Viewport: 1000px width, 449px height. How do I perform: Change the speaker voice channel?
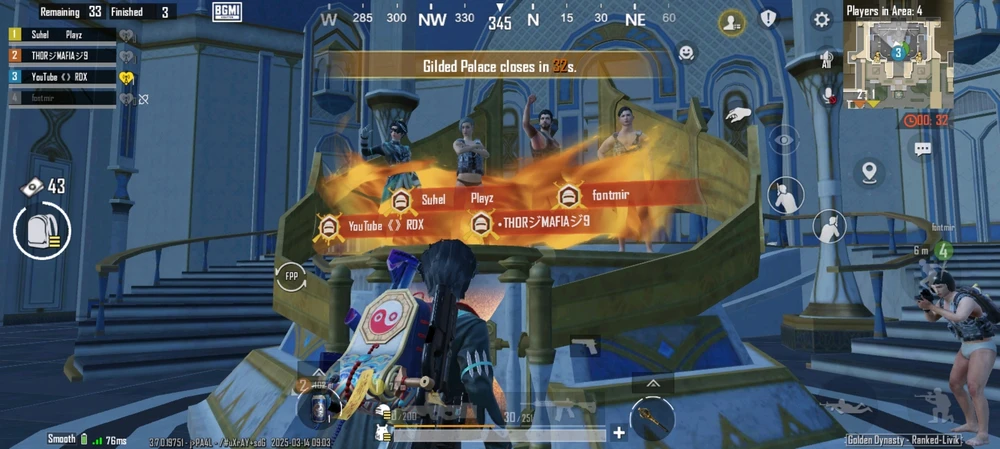[x=826, y=59]
